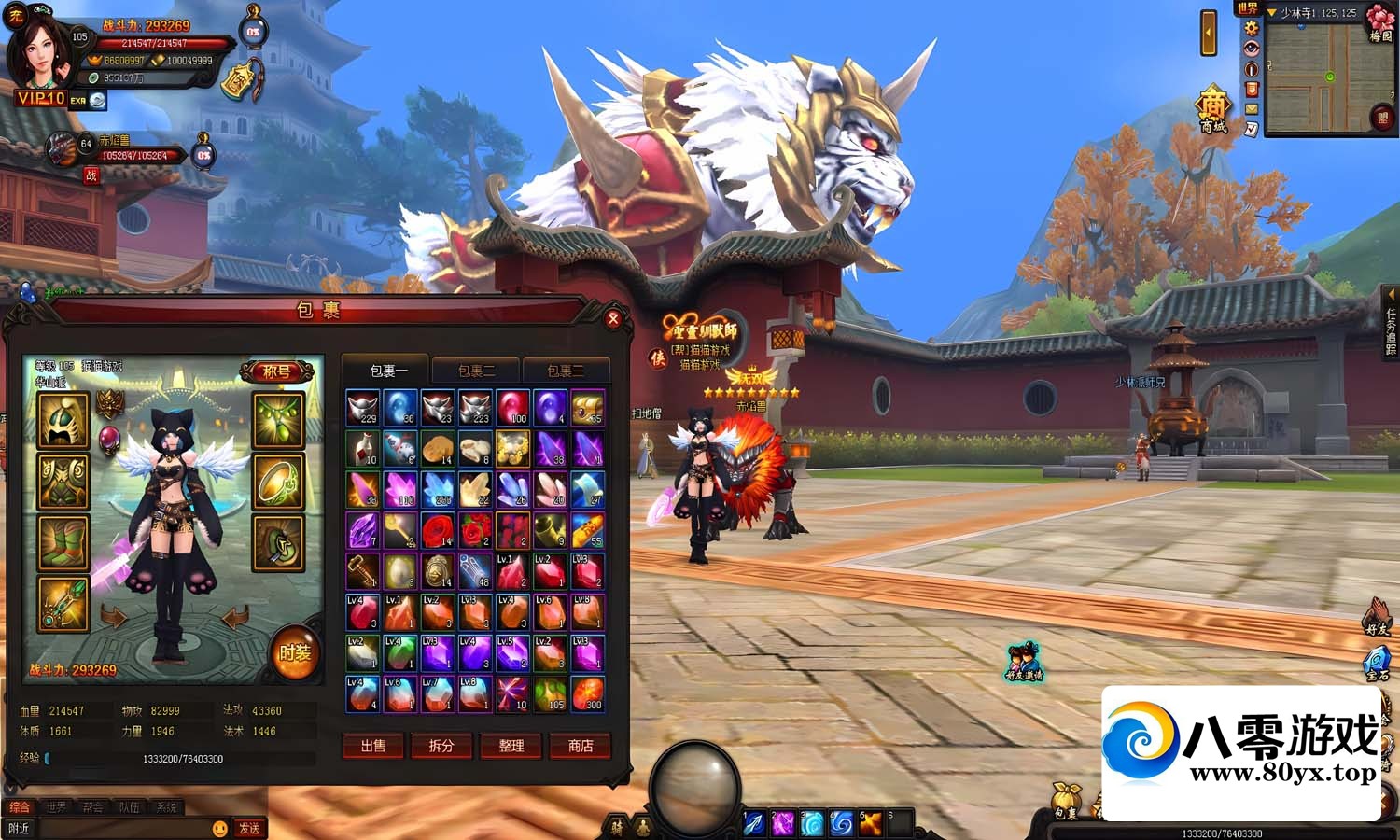1400x840 pixels.
Task: Select the equipped green ring slot
Action: (278, 482)
